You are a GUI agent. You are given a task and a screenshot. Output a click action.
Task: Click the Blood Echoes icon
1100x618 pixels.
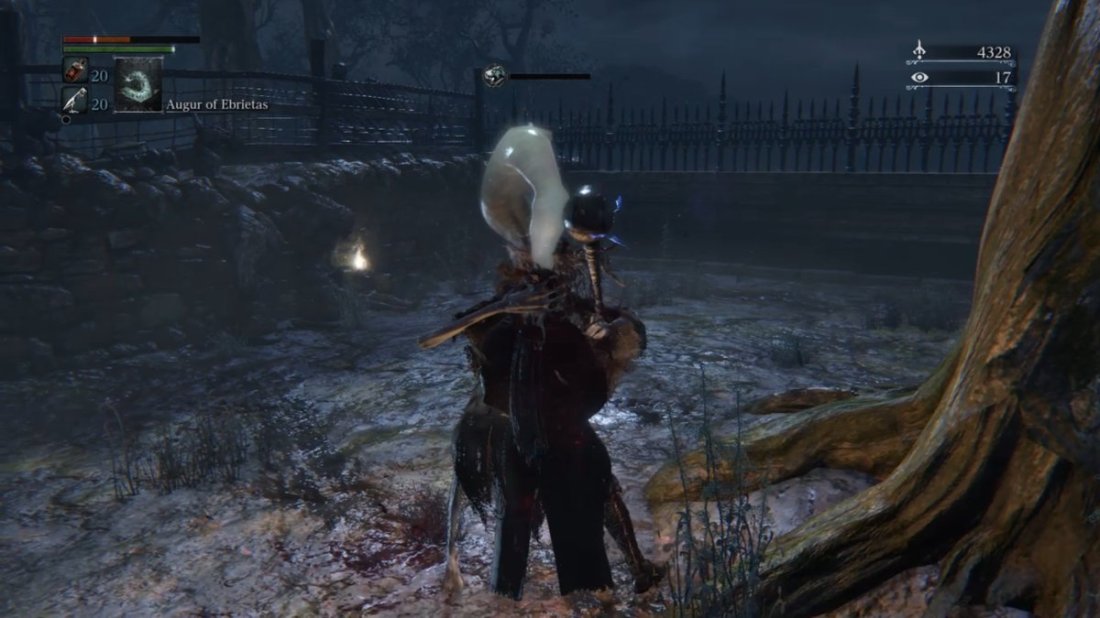tap(920, 52)
